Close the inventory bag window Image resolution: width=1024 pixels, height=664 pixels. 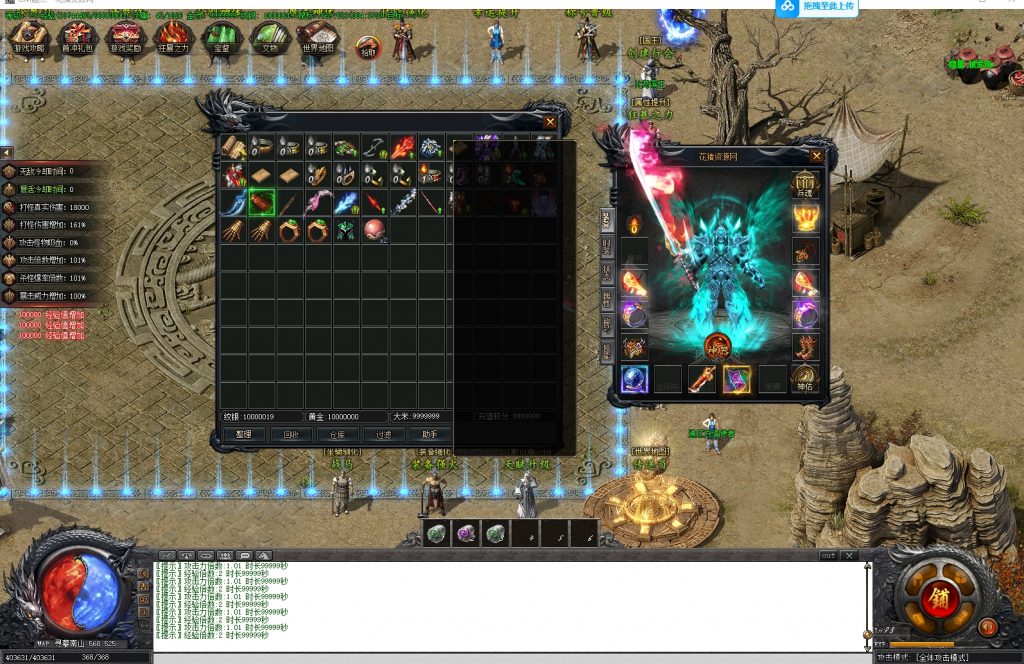click(x=549, y=122)
